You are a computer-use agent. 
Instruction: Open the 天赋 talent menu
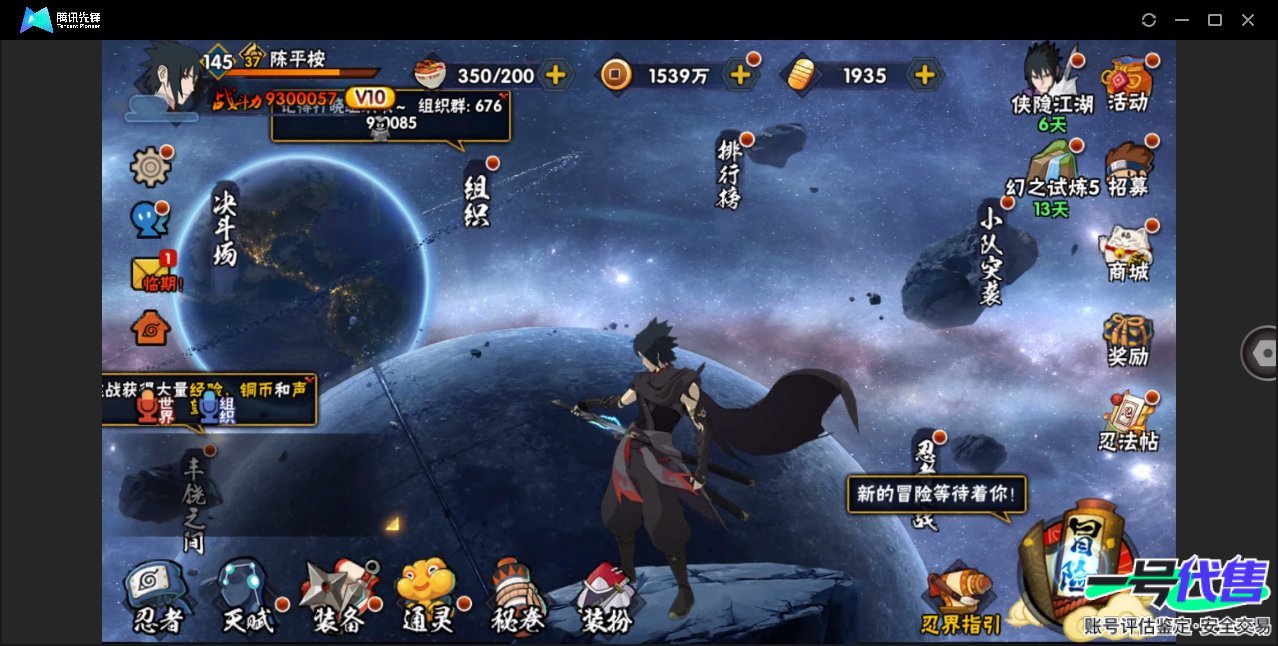coord(247,597)
